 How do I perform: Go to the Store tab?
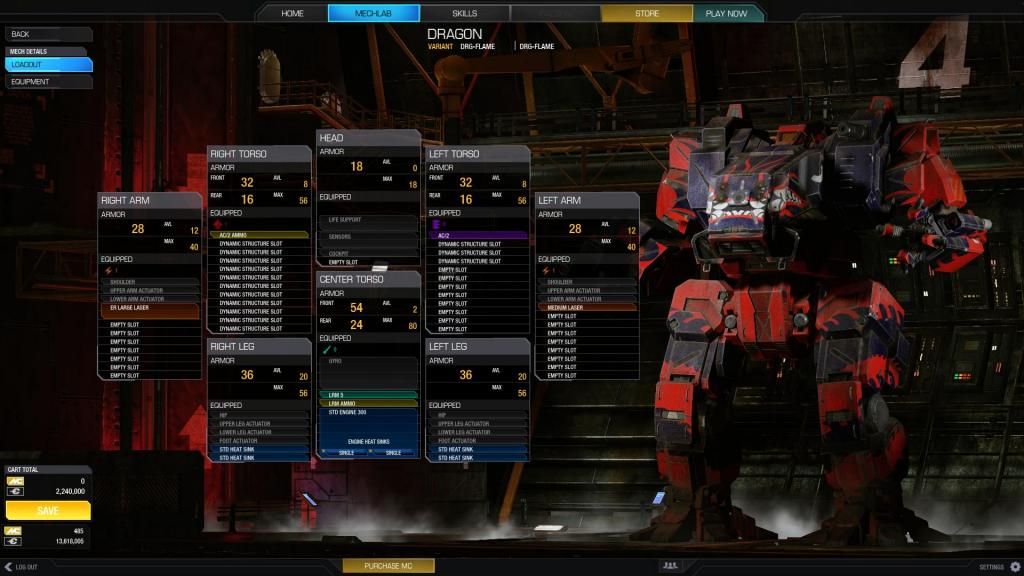tap(646, 13)
